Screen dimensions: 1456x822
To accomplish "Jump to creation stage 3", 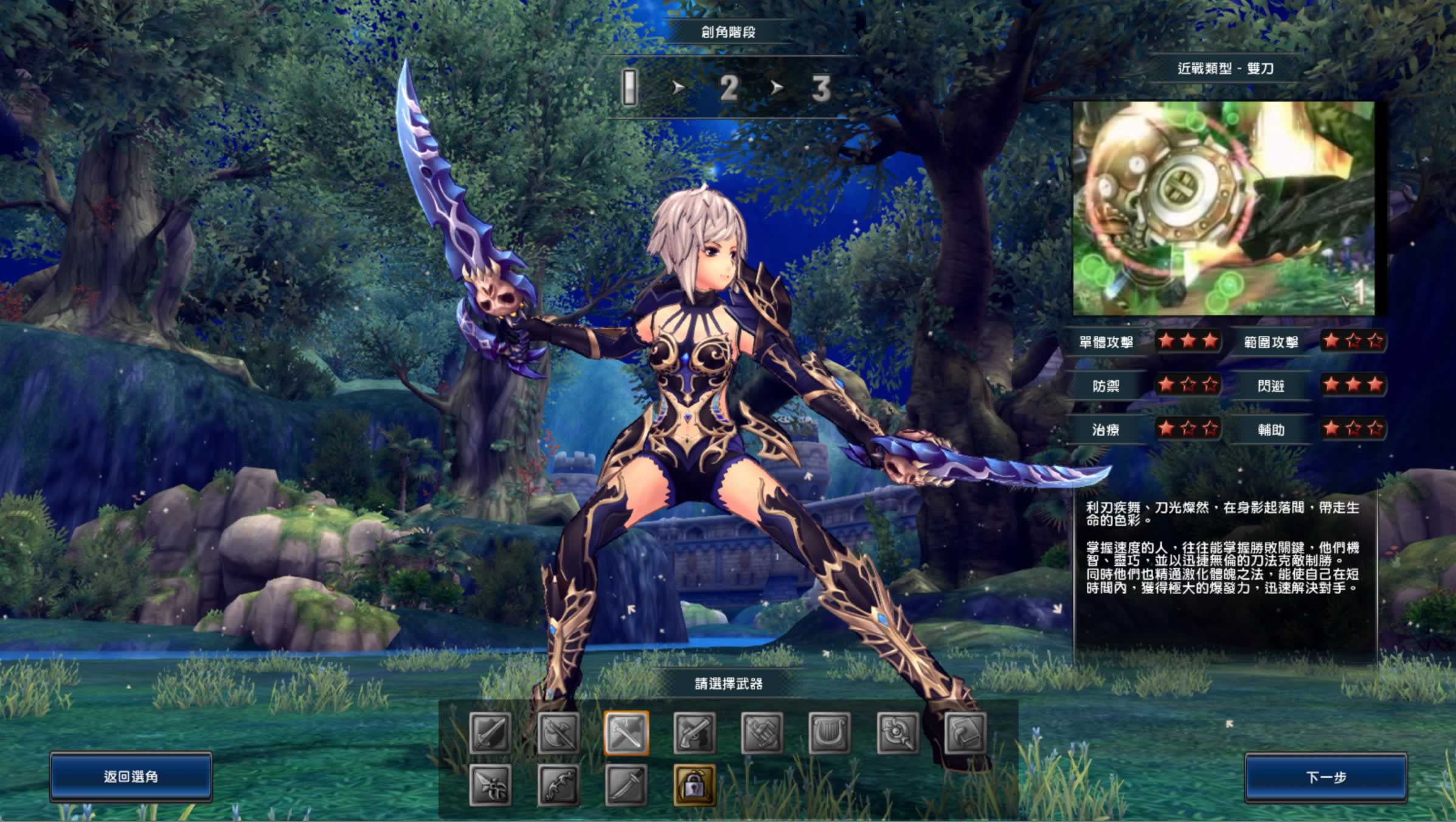I will [820, 89].
